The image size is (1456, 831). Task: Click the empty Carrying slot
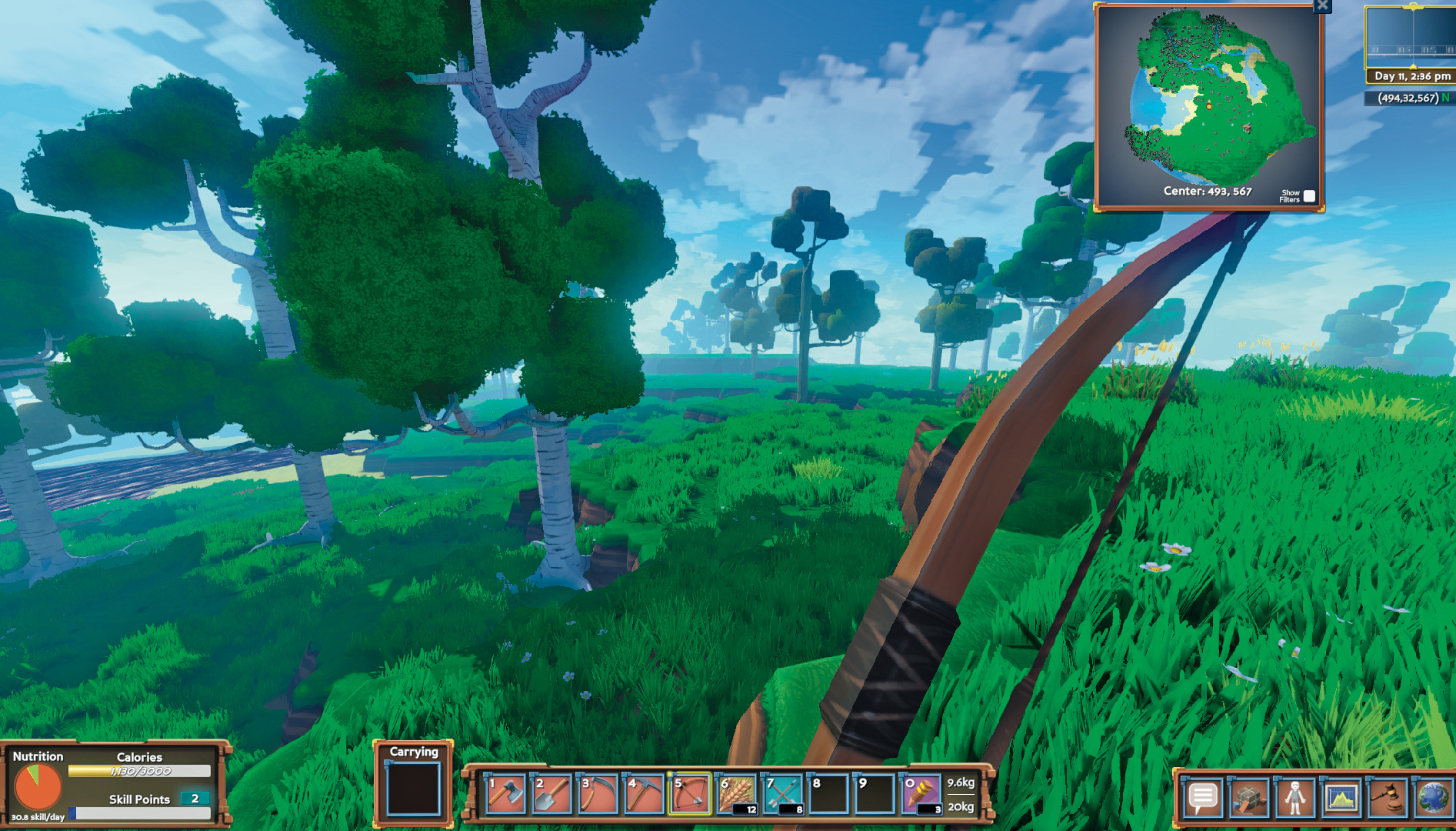pos(413,789)
